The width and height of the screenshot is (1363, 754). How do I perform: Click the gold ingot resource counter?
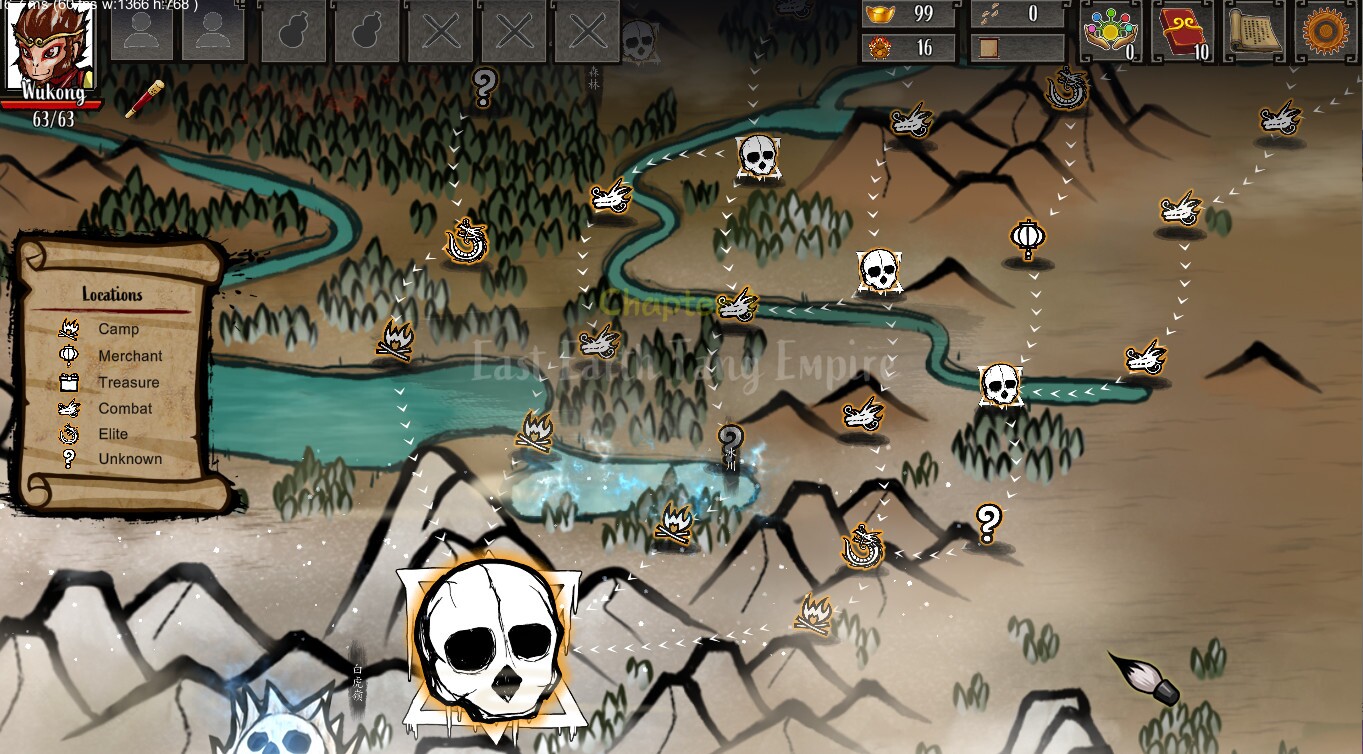point(905,14)
